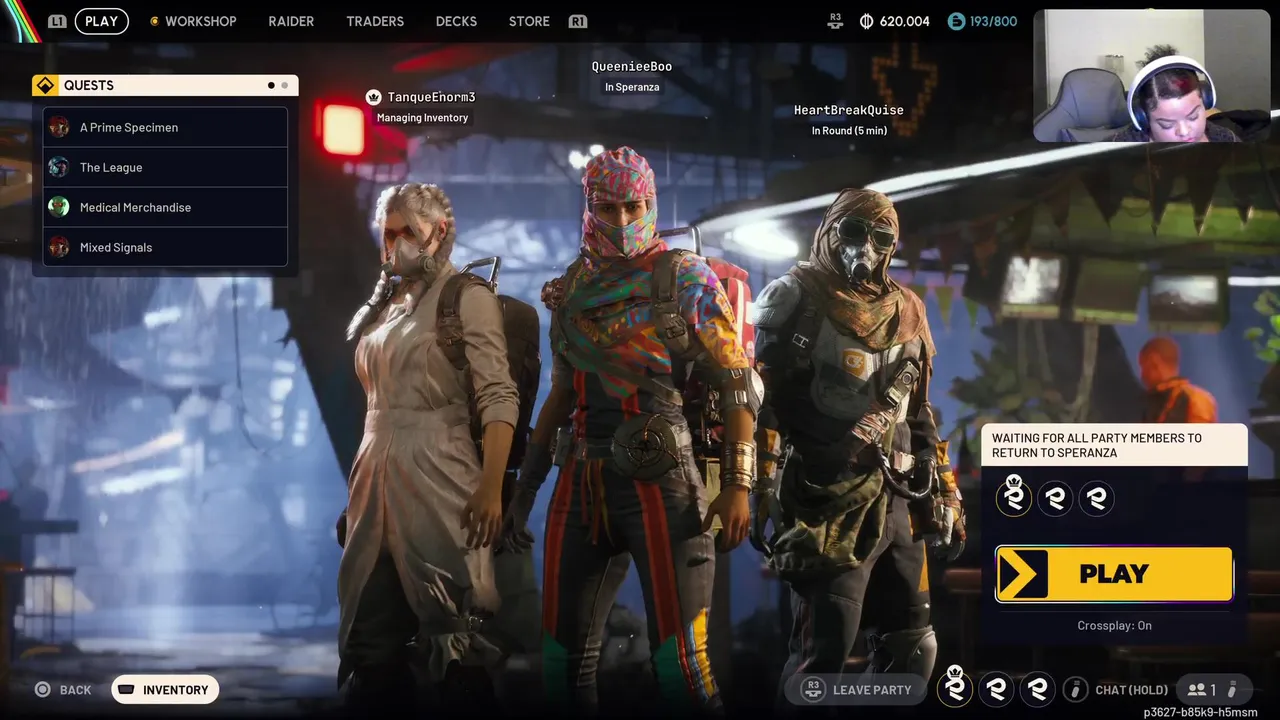Leave the current party
This screenshot has height=720, width=1280.
[x=860, y=690]
